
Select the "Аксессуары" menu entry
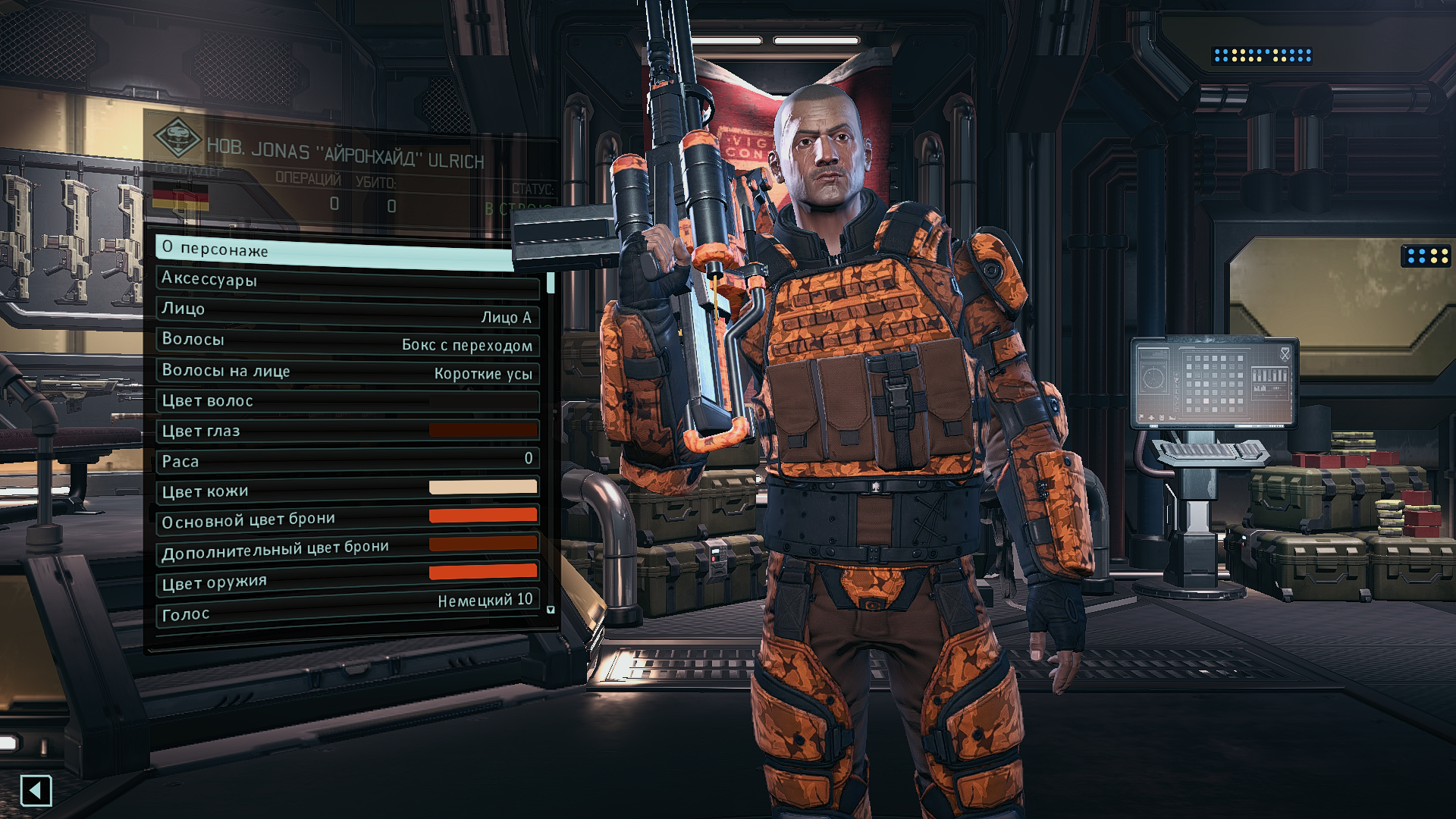pyautogui.click(x=347, y=281)
